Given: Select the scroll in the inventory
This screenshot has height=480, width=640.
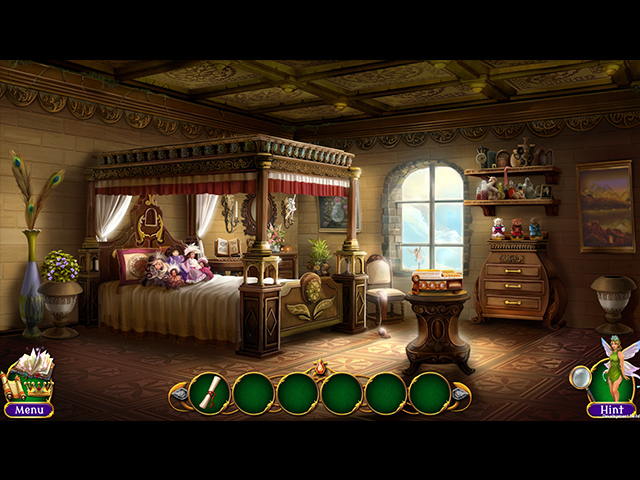Looking at the screenshot, I should click(209, 393).
